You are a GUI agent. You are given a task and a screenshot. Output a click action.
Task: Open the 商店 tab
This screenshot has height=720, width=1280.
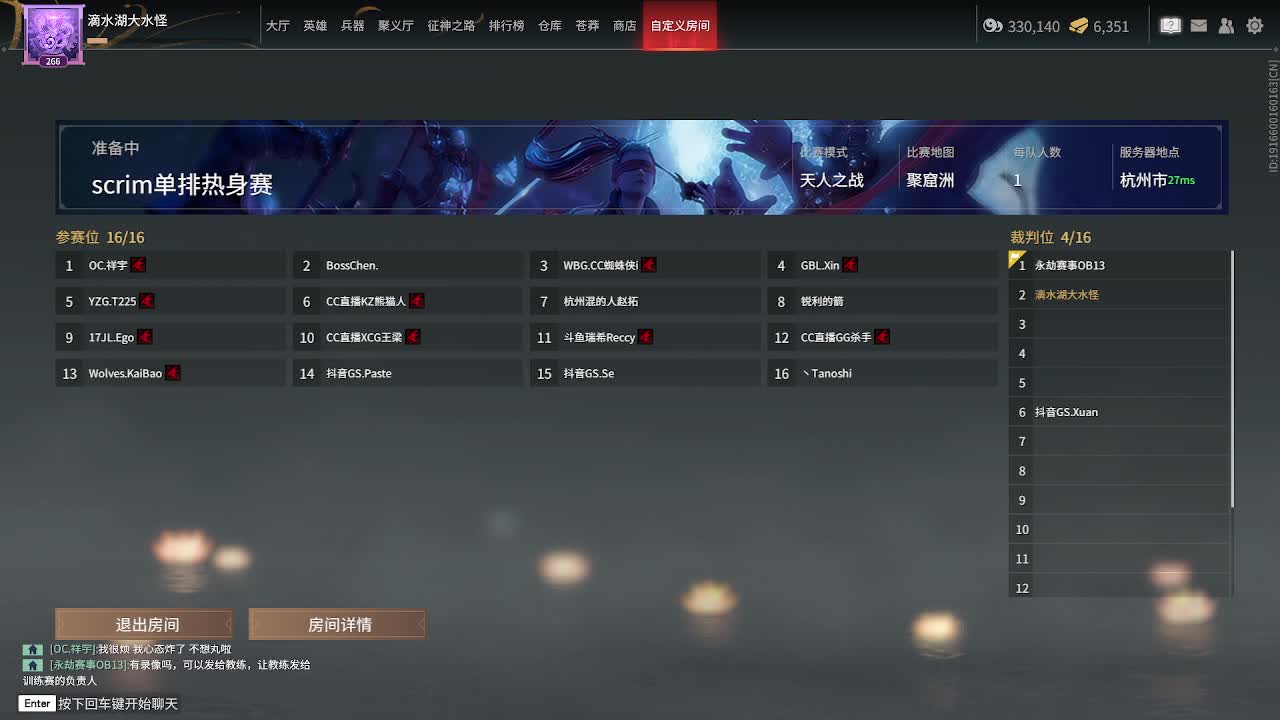click(x=624, y=26)
